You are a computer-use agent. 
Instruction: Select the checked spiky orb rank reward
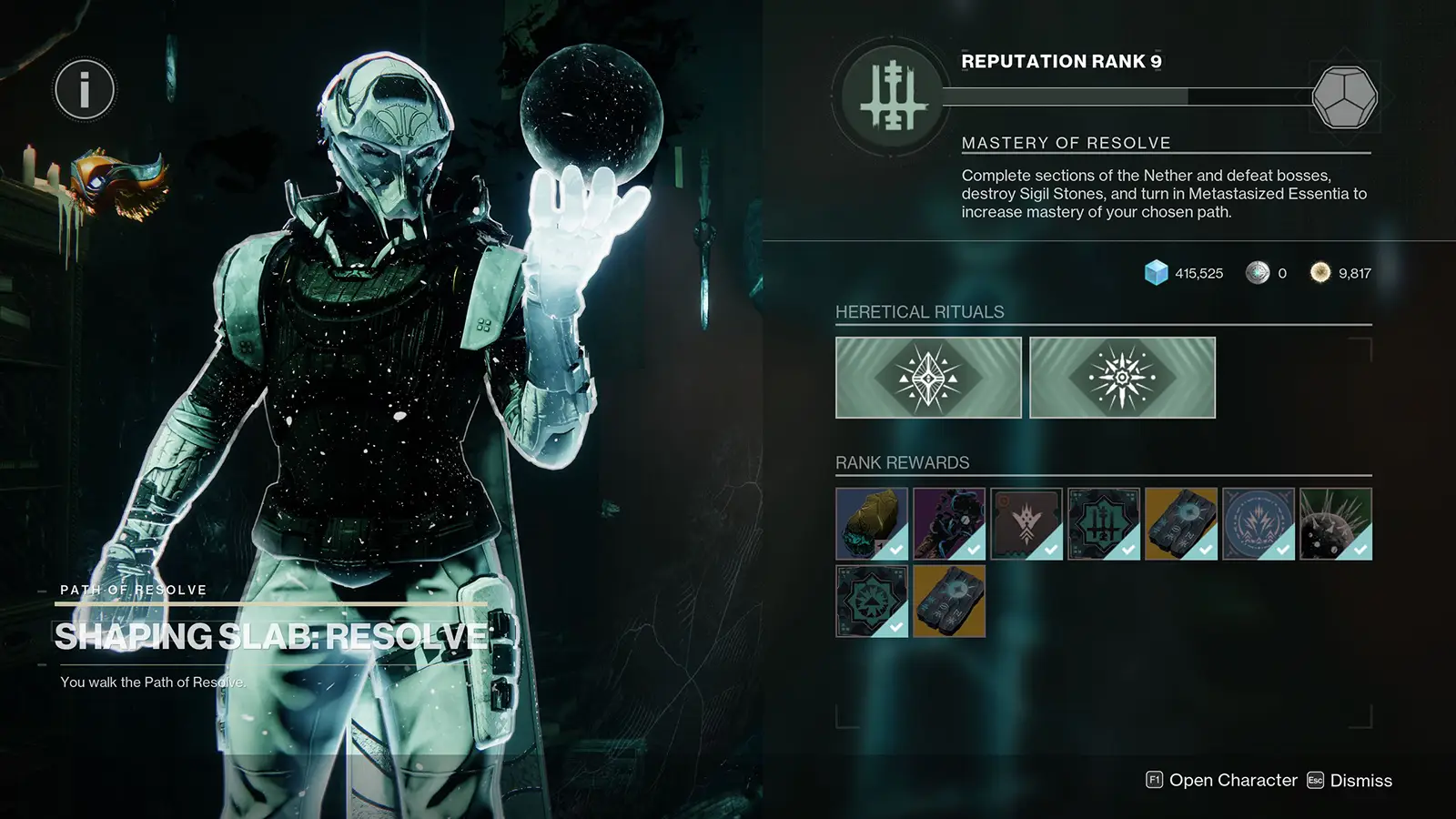[x=1336, y=521]
